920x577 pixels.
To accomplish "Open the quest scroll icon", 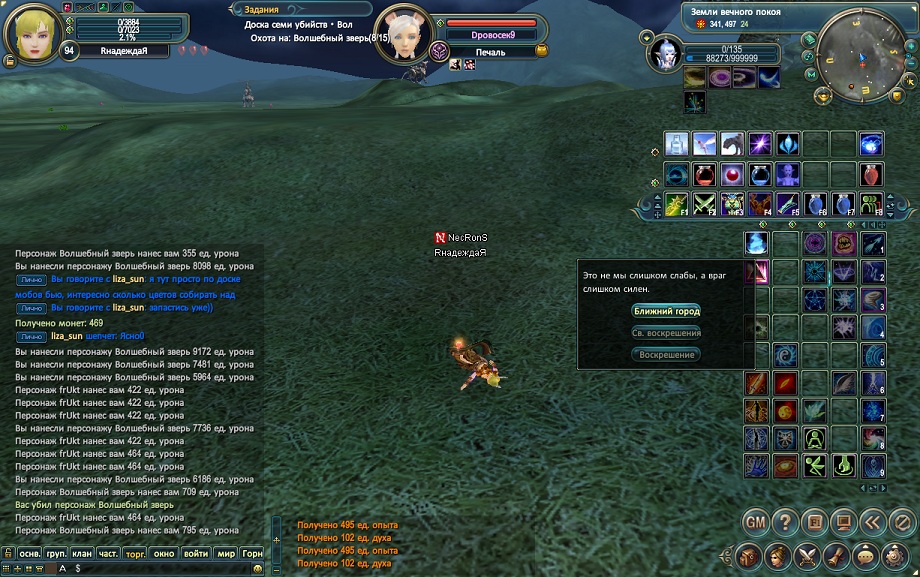I will [837, 556].
